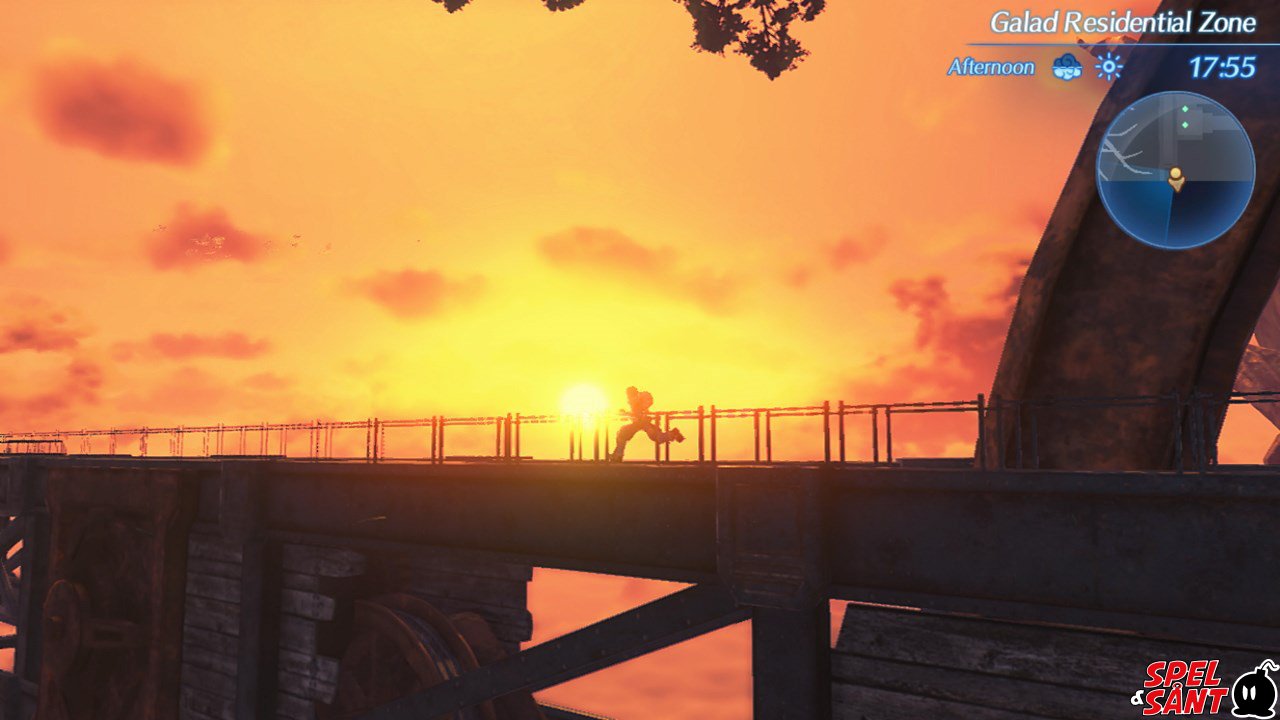1280x720 pixels.
Task: Click the Spel & Sant watermark logo
Action: [1205, 687]
